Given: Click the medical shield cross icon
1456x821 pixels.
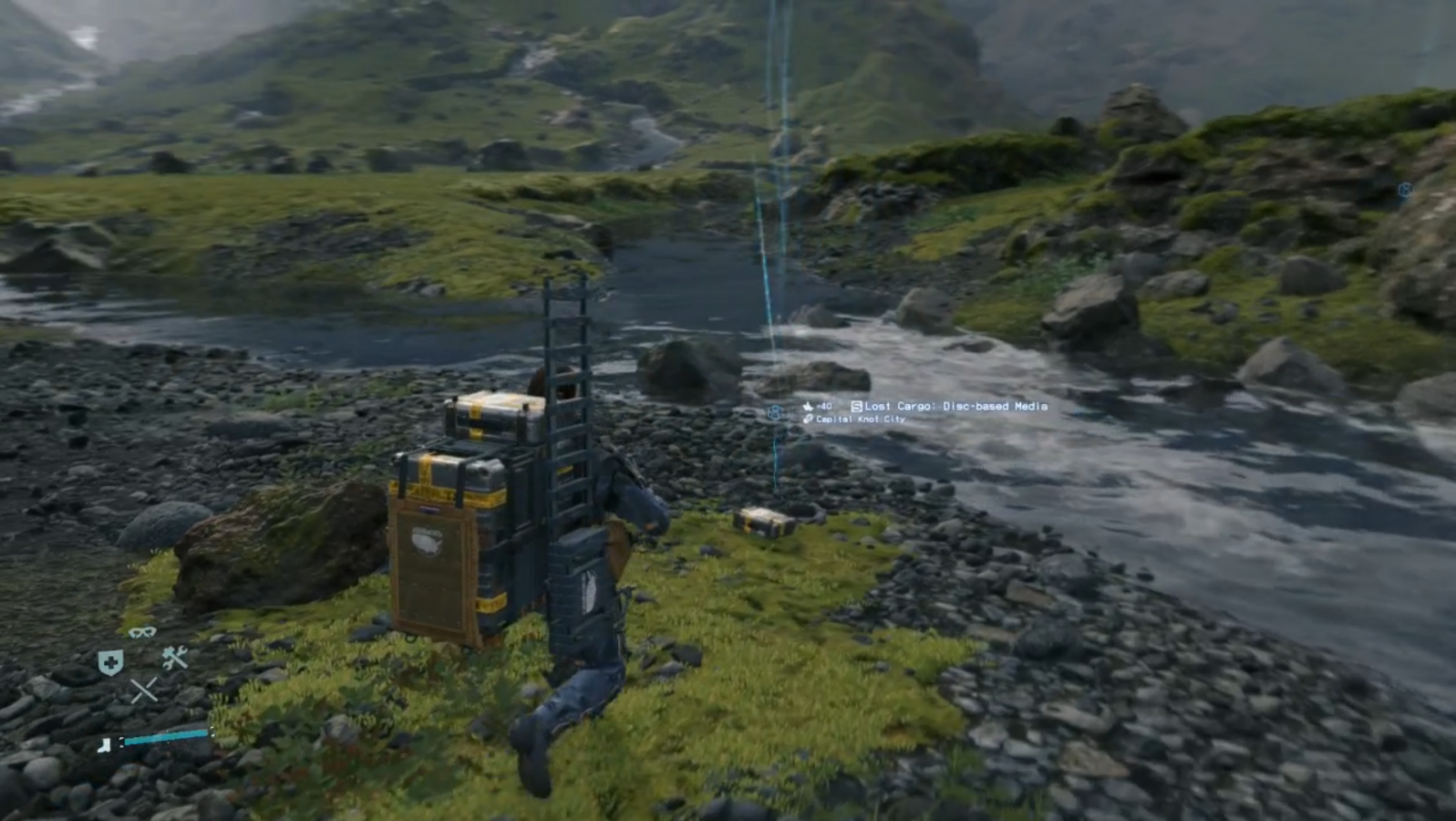Looking at the screenshot, I should coord(110,662).
